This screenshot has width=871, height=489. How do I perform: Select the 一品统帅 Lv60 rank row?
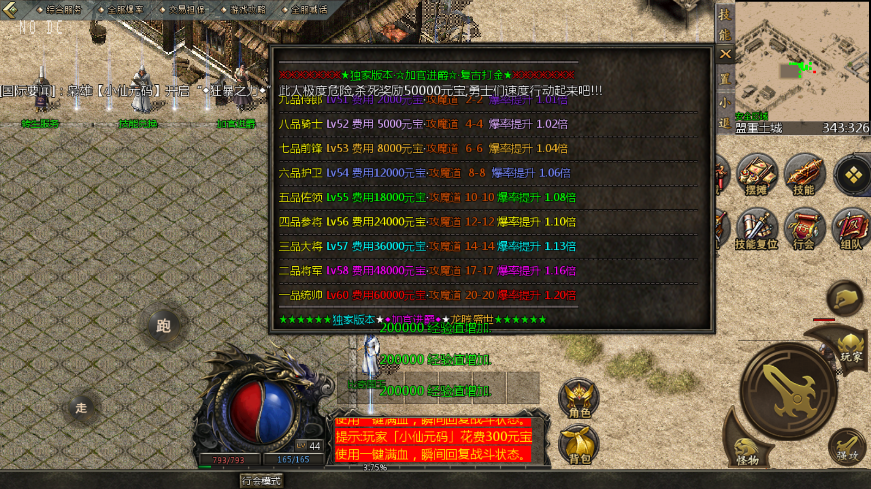[x=428, y=295]
